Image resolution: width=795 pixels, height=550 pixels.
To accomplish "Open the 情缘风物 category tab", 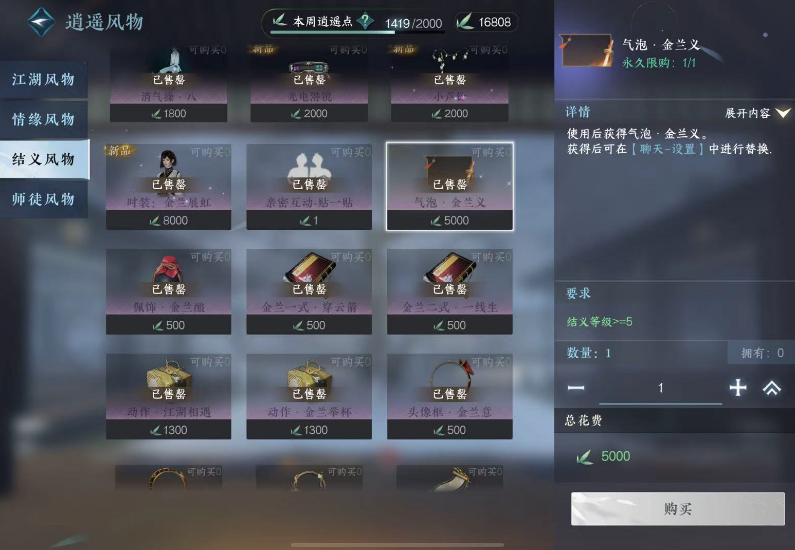I will [44, 120].
